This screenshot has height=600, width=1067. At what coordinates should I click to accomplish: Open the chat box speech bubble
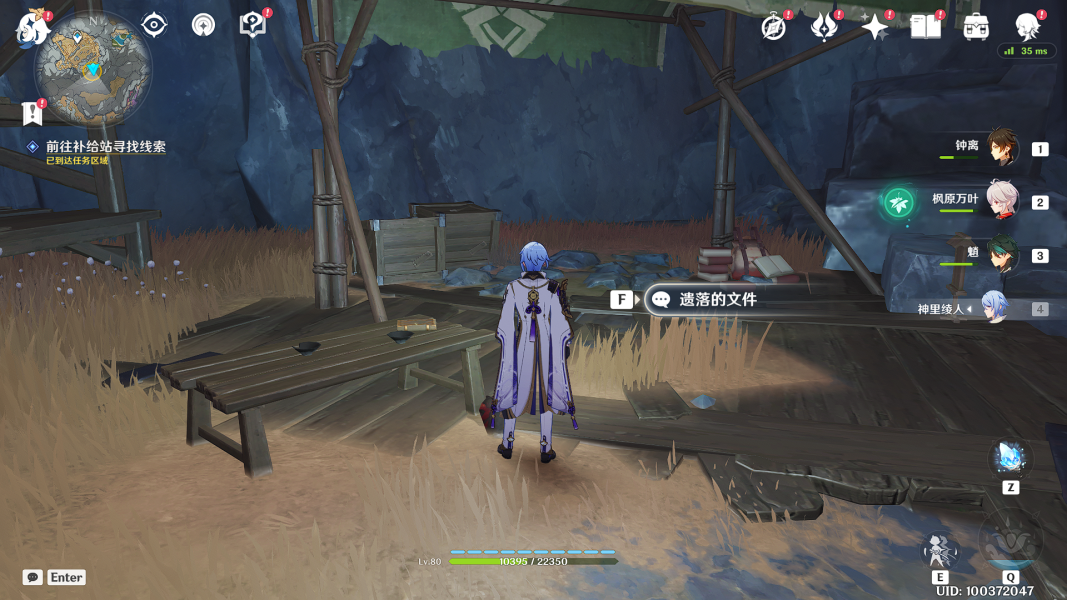click(x=33, y=577)
